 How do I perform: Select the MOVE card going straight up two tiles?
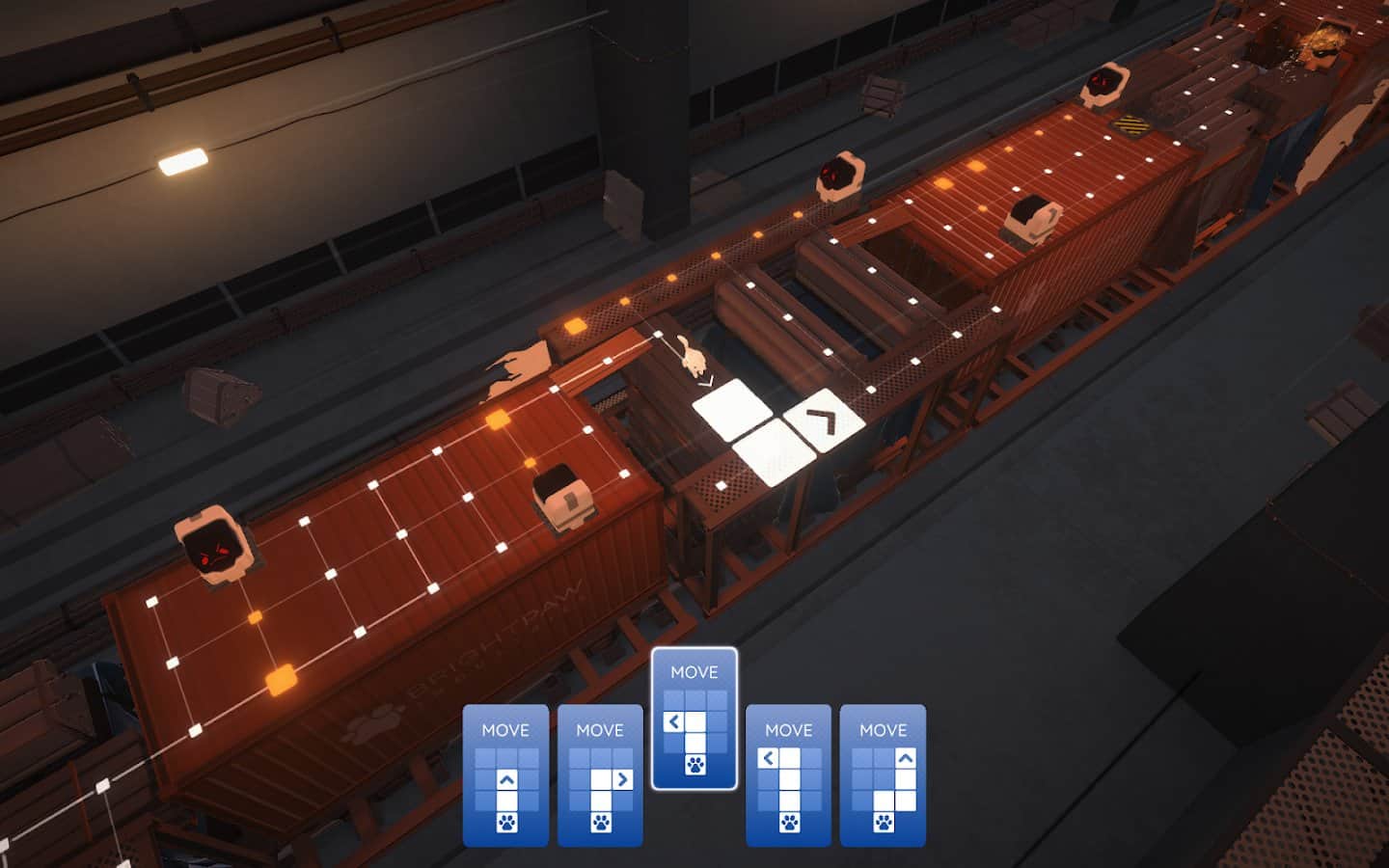(x=505, y=775)
